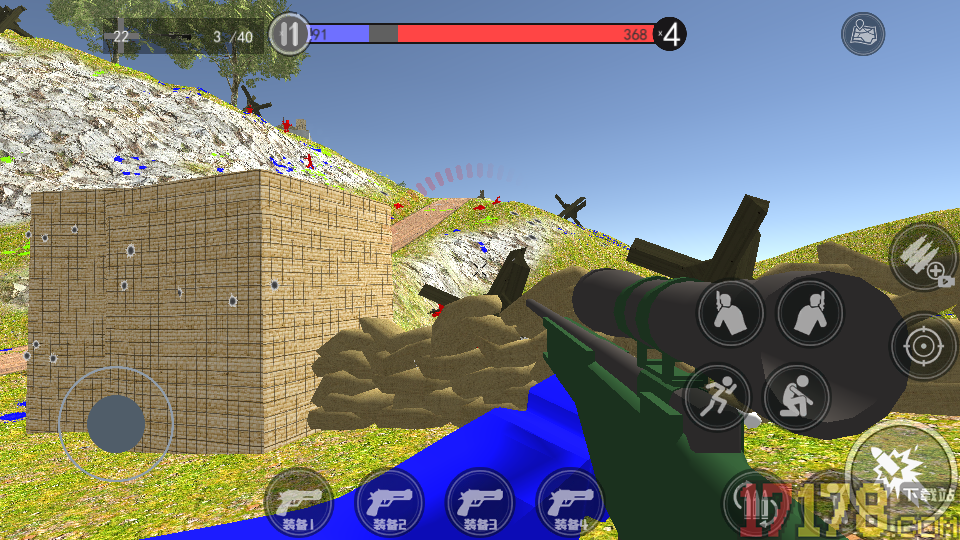
Task: Get extra ammo via the bullets-plus video button
Action: point(924,257)
